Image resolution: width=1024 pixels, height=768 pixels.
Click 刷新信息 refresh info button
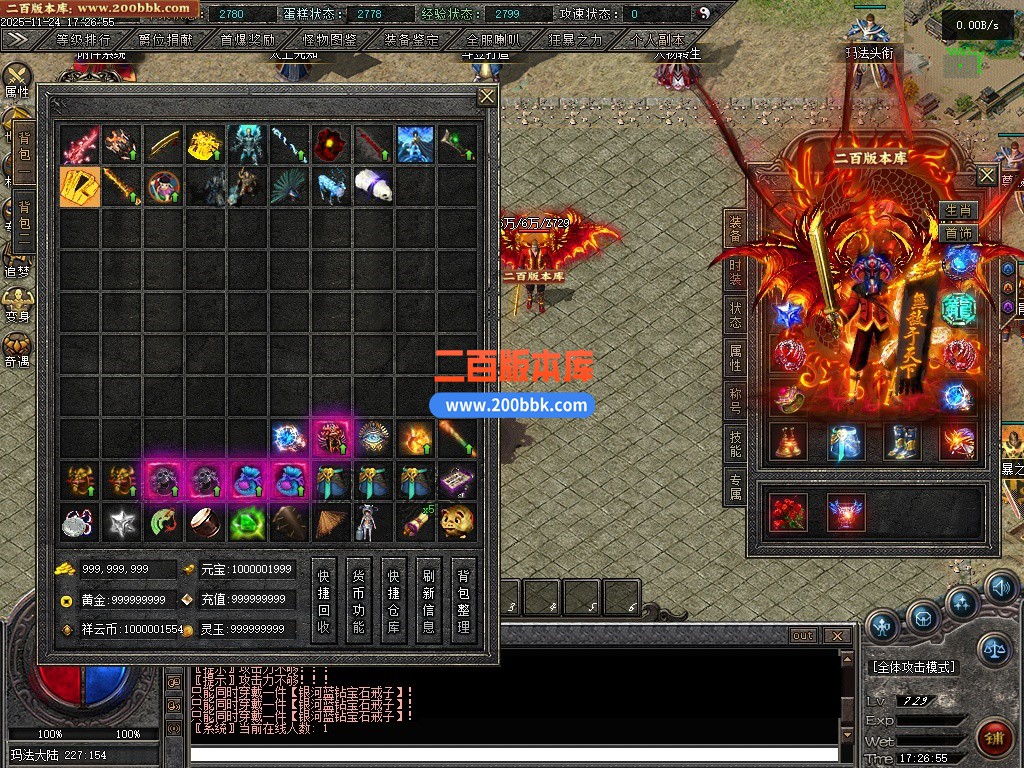429,599
